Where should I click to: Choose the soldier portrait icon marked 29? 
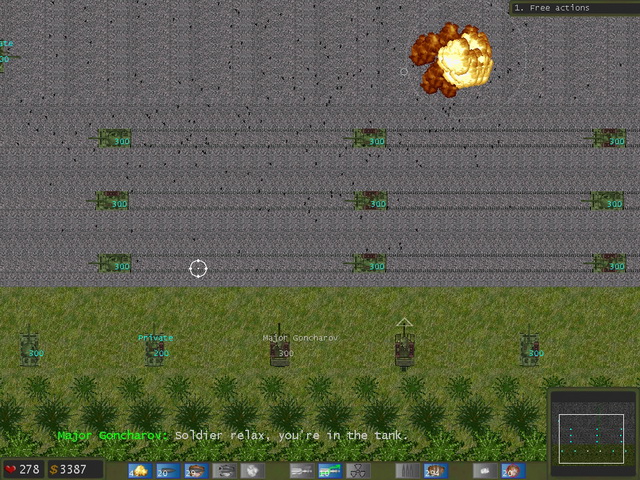point(195,471)
